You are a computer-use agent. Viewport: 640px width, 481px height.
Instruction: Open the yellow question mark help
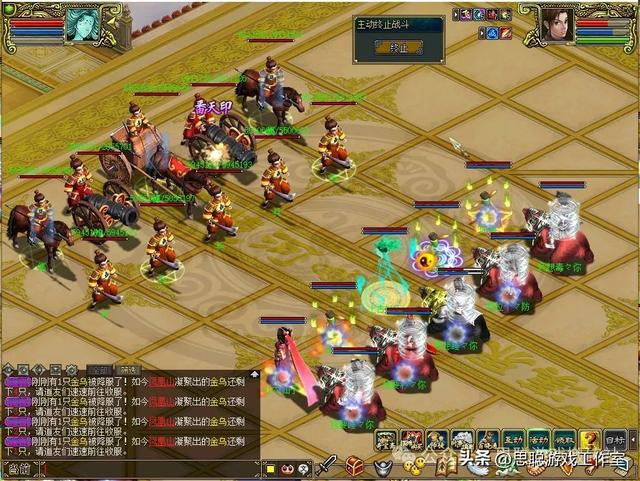[x=590, y=439]
